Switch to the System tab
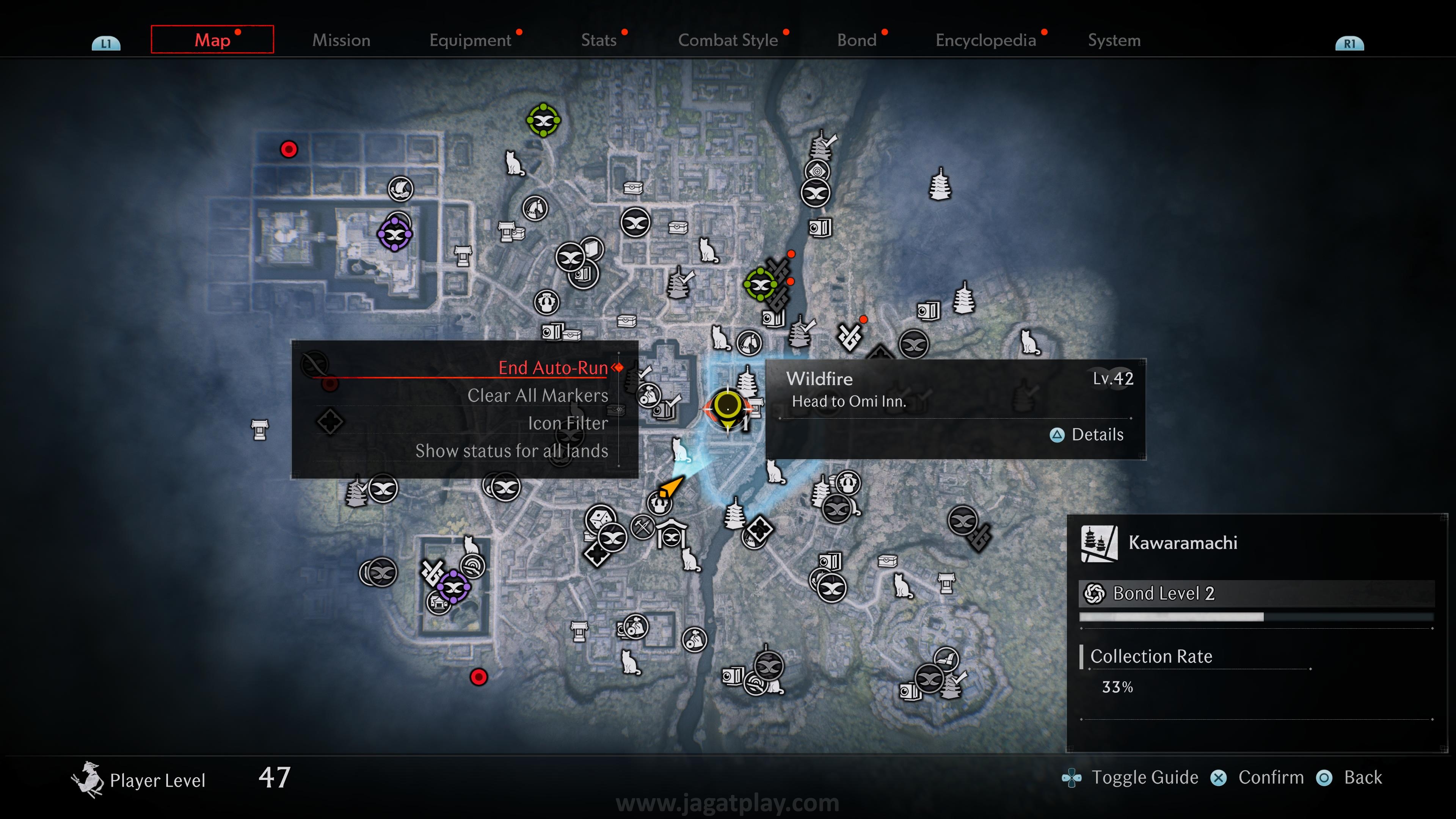1456x819 pixels. 1114,40
